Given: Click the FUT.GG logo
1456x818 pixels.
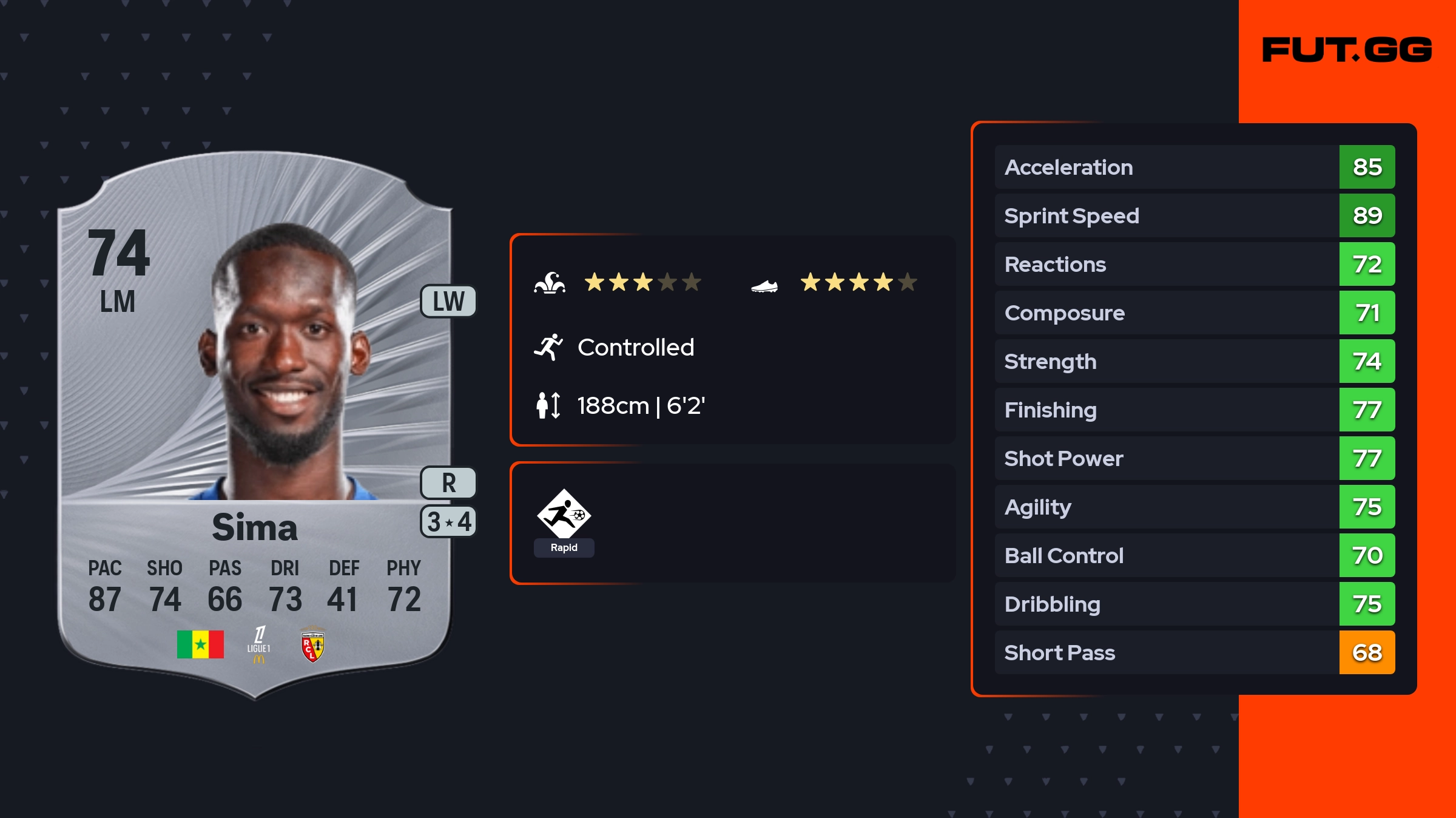Looking at the screenshot, I should (1347, 50).
